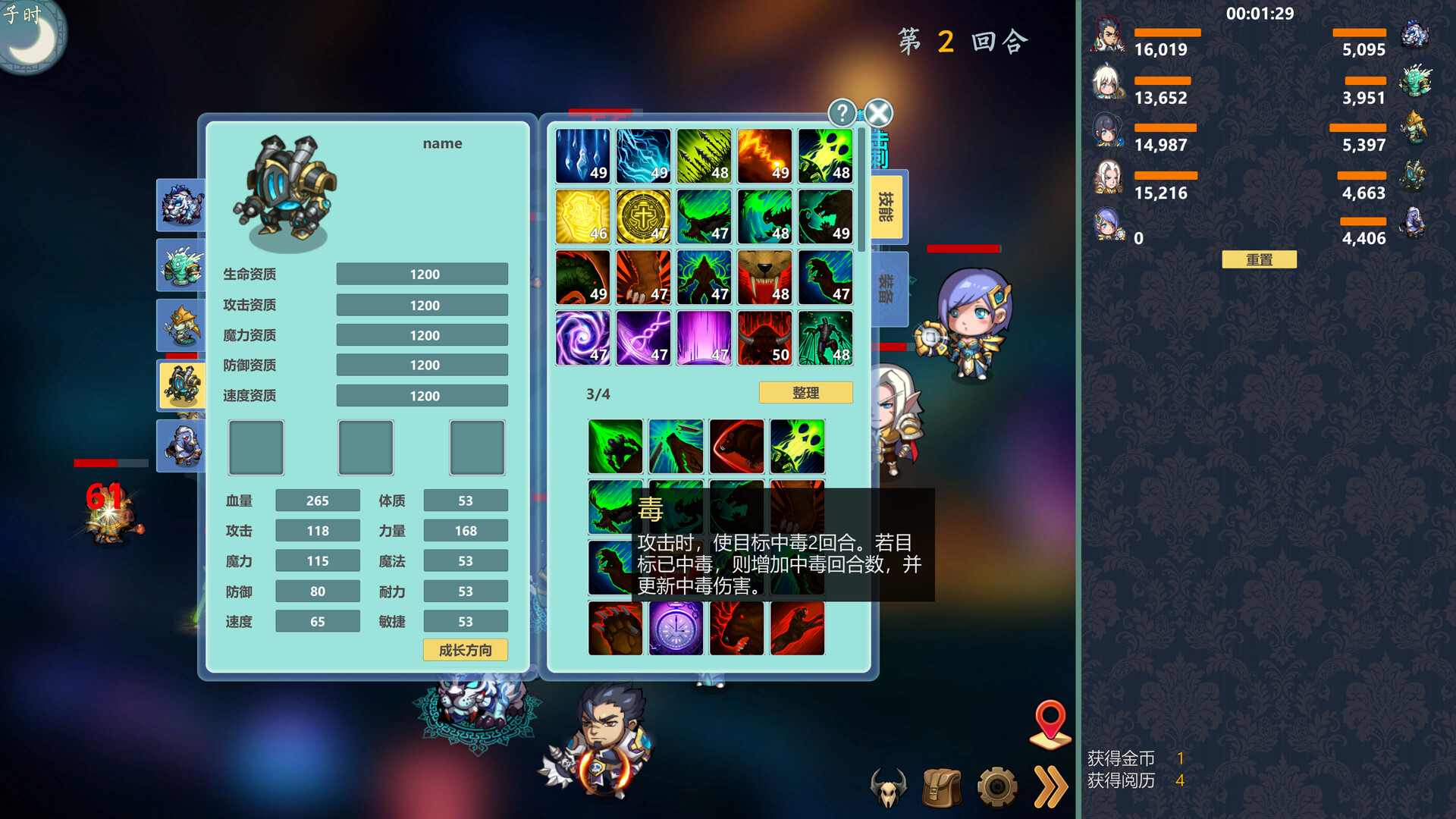
Task: Select the red demon skill showing 50
Action: point(764,337)
